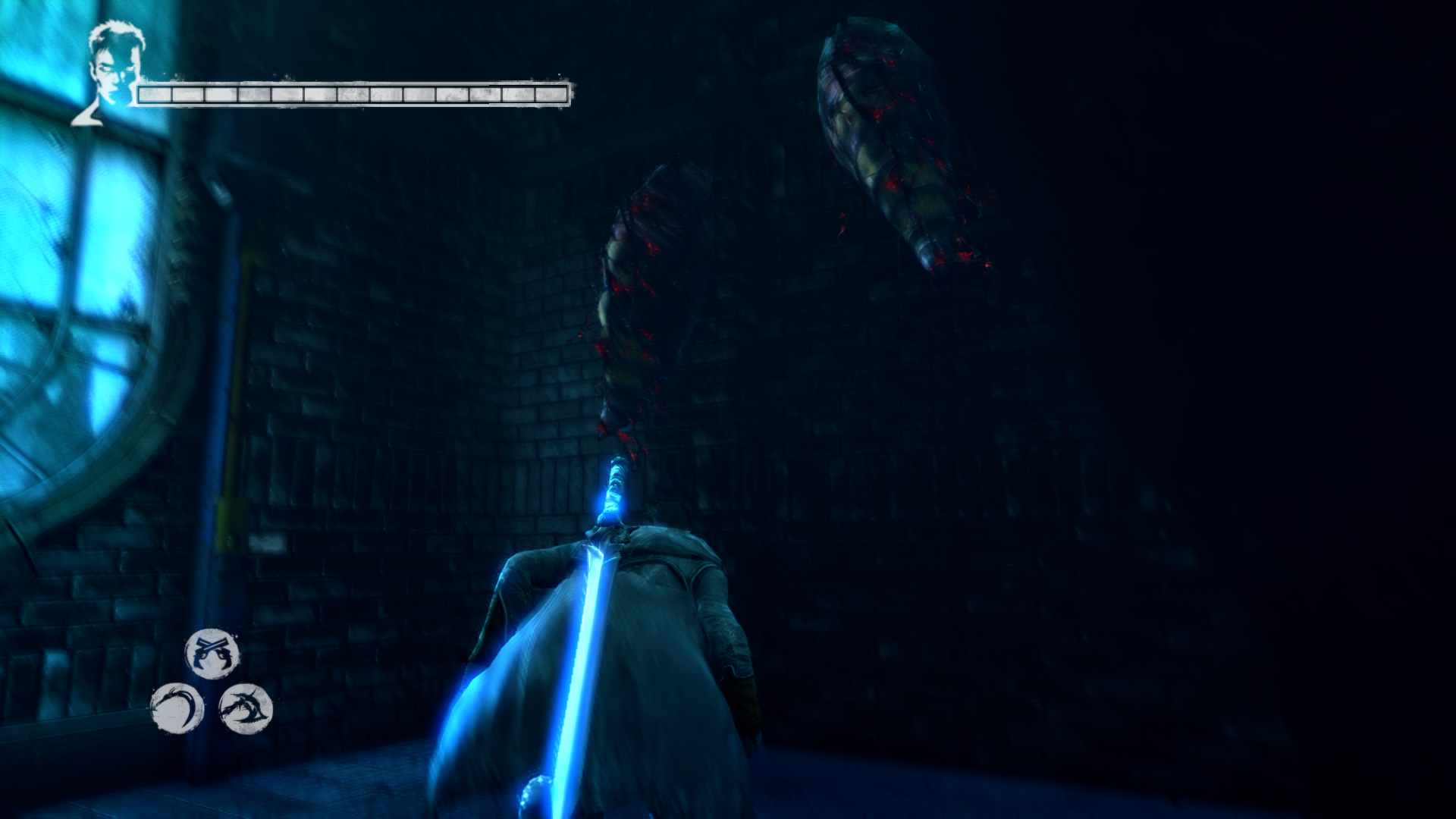Activate the Arbiter axe weapon icon

(x=245, y=708)
